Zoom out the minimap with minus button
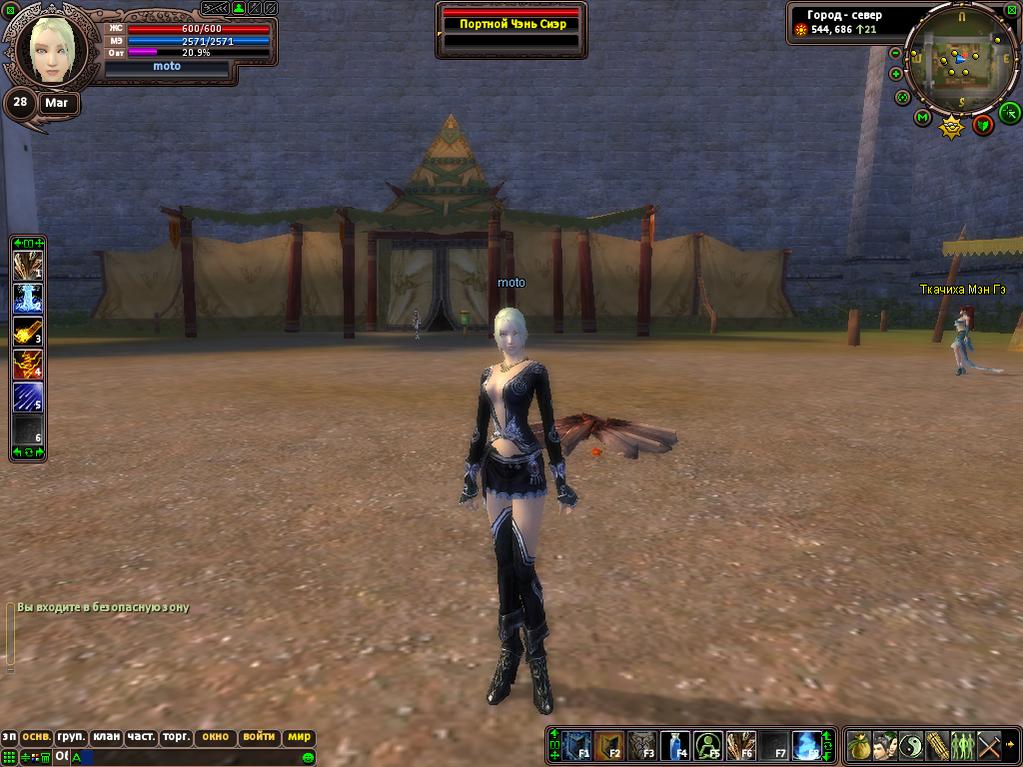Screen dimensions: 1023x767 (895, 53)
